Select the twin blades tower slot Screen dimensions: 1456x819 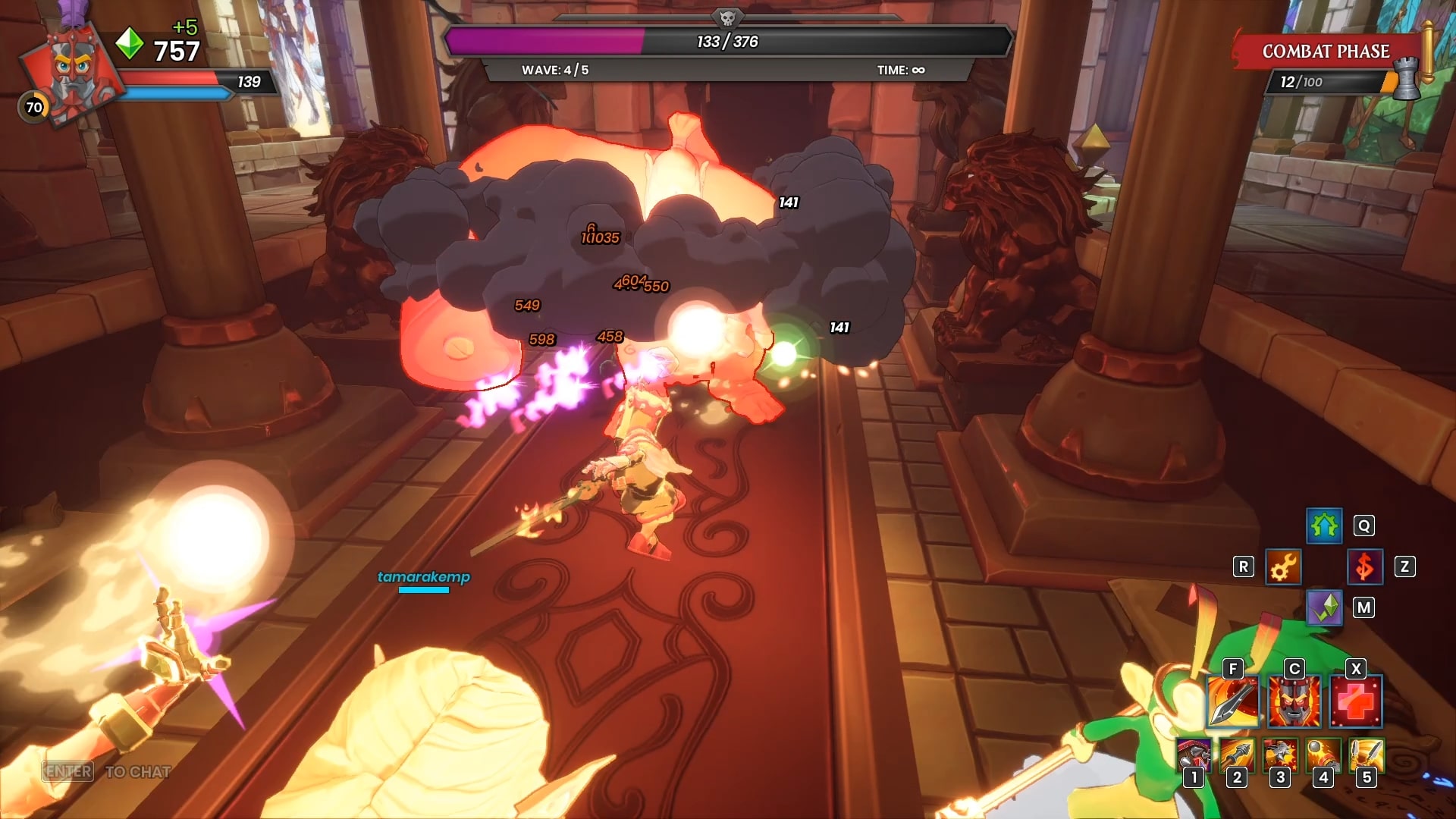pyautogui.click(x=1367, y=755)
